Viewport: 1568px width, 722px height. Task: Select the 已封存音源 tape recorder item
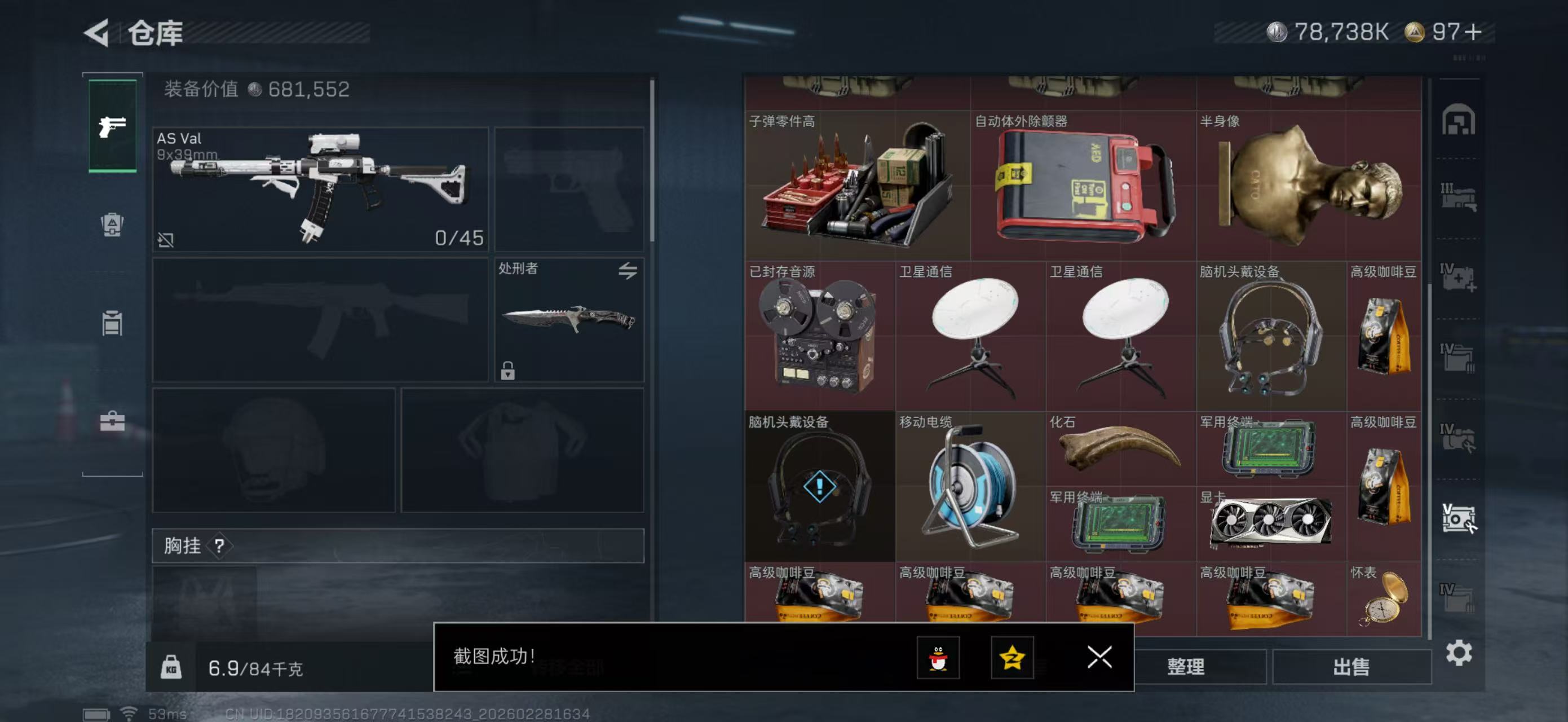click(819, 336)
